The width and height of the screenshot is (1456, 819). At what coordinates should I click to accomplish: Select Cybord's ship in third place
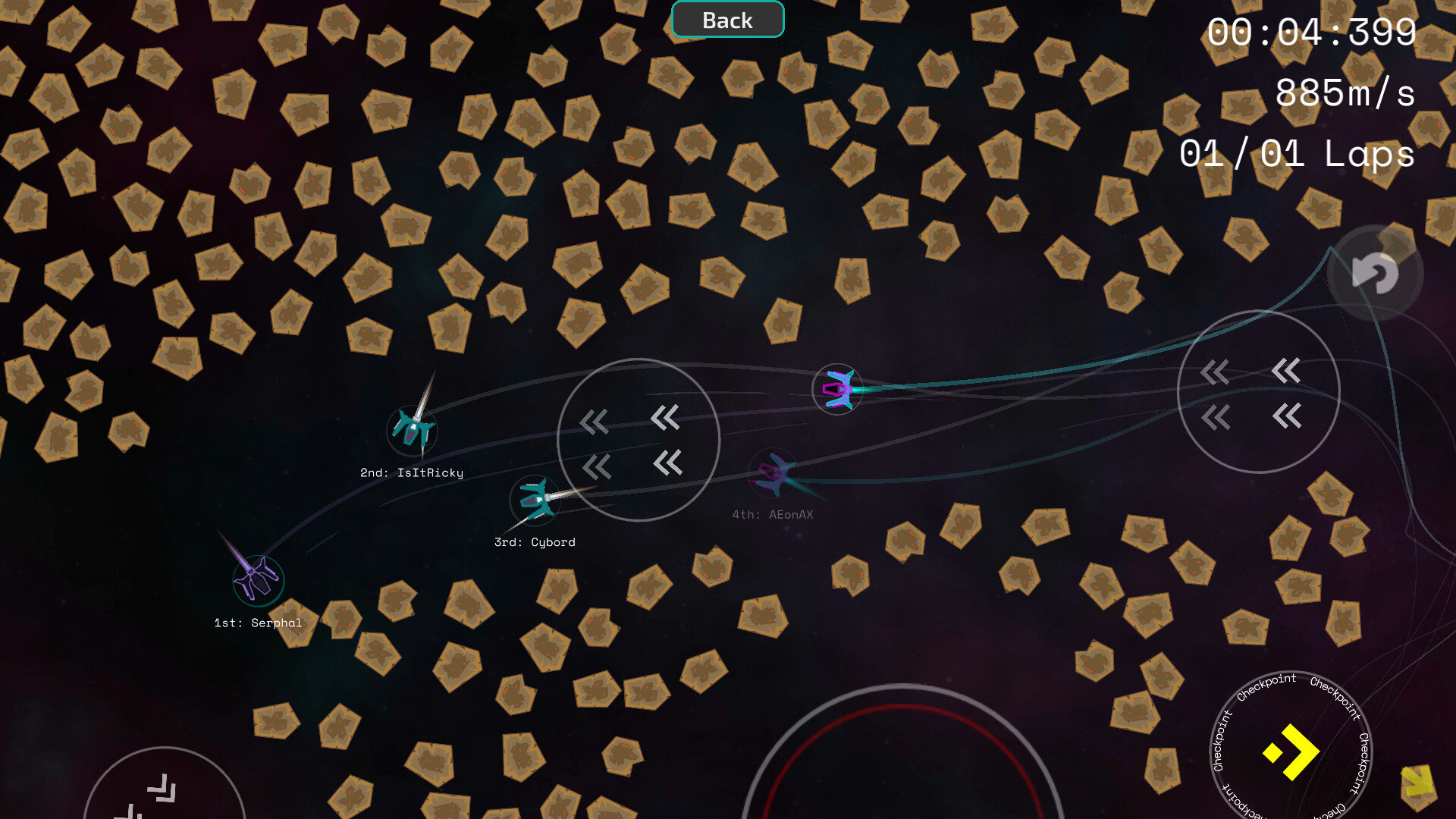point(536,501)
